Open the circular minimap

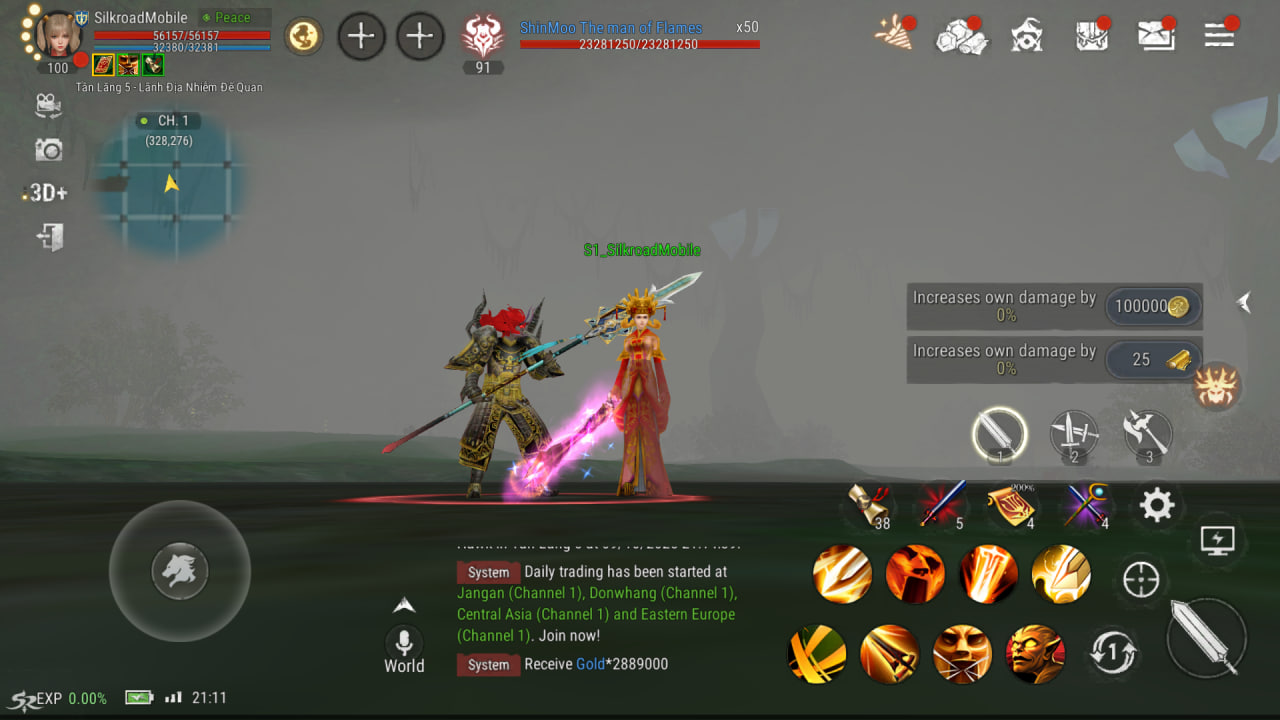pyautogui.click(x=171, y=185)
